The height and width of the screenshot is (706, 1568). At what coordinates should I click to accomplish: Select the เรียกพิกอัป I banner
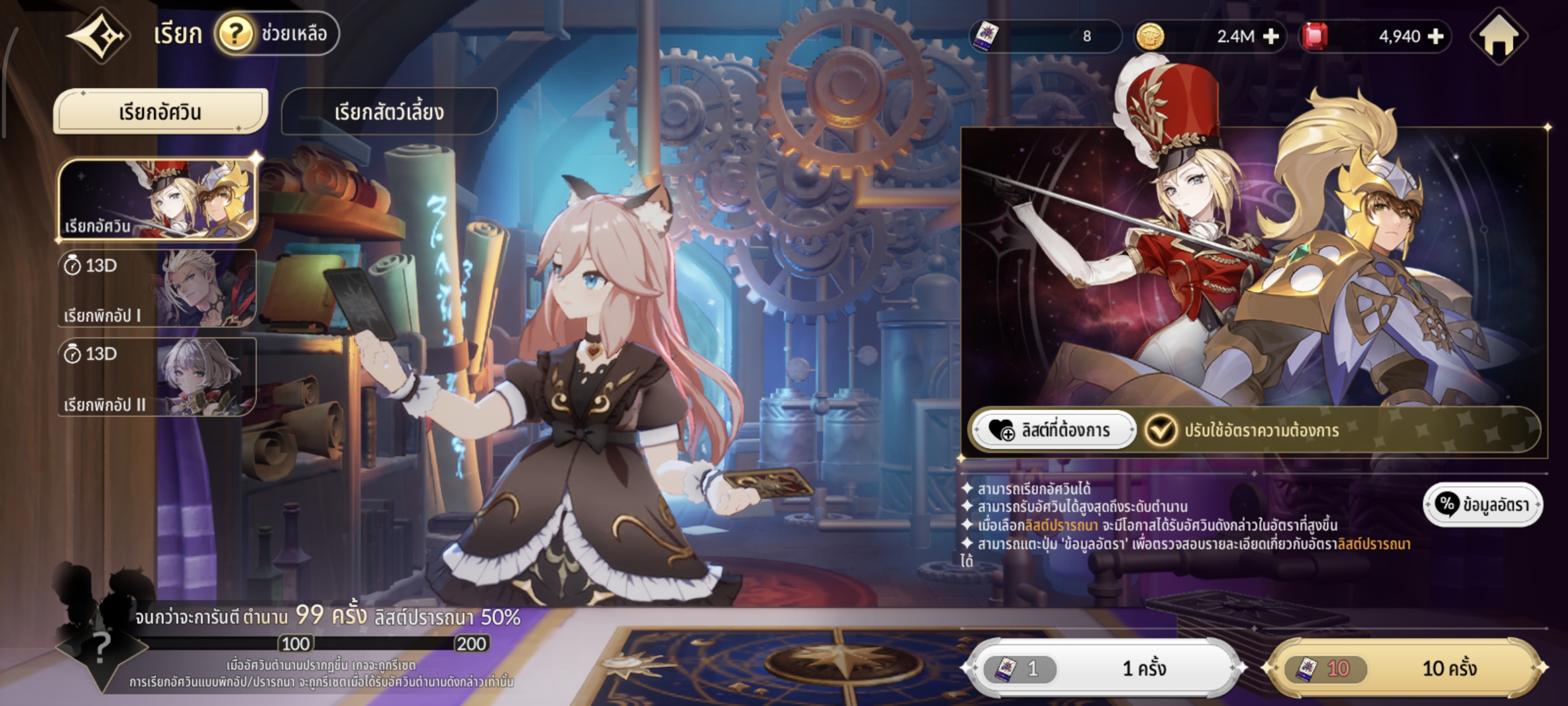(x=157, y=288)
